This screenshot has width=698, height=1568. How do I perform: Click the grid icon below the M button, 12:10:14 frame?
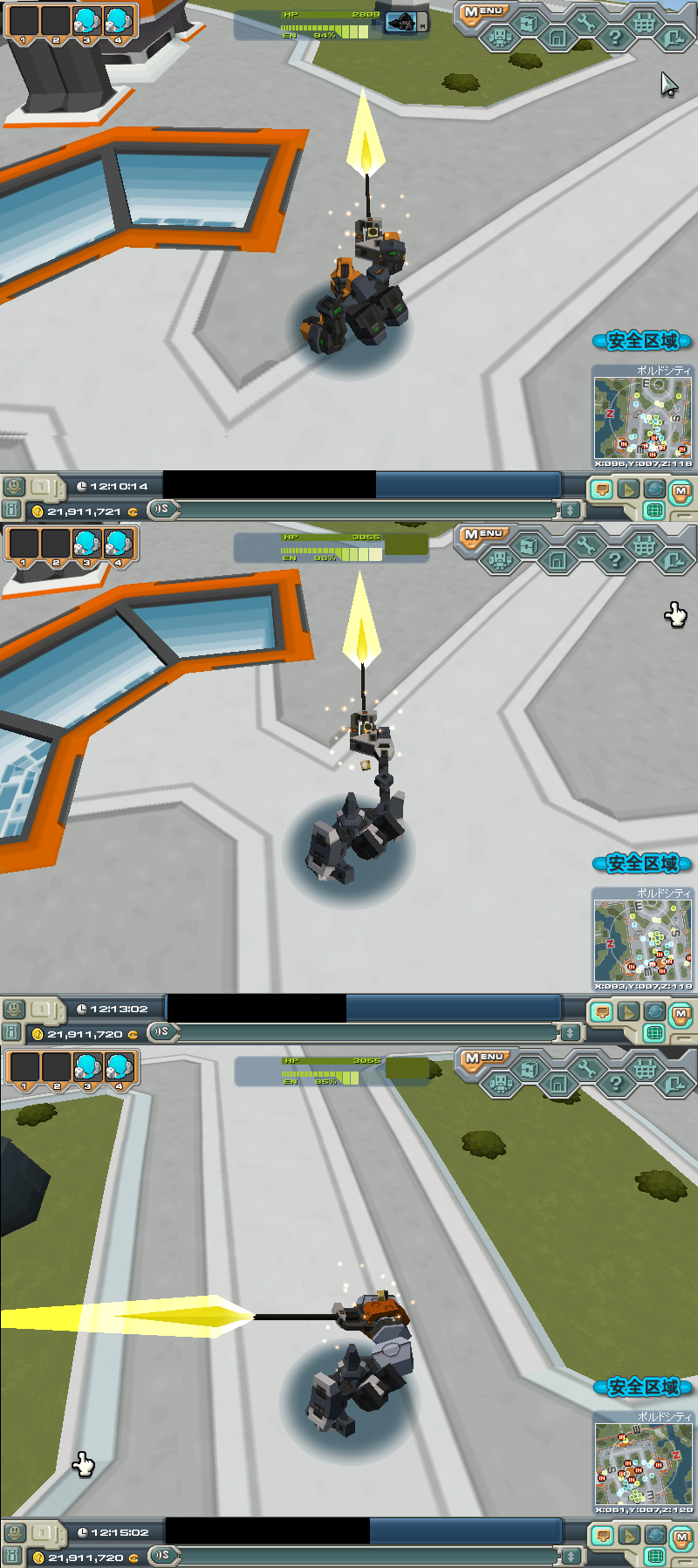(654, 510)
